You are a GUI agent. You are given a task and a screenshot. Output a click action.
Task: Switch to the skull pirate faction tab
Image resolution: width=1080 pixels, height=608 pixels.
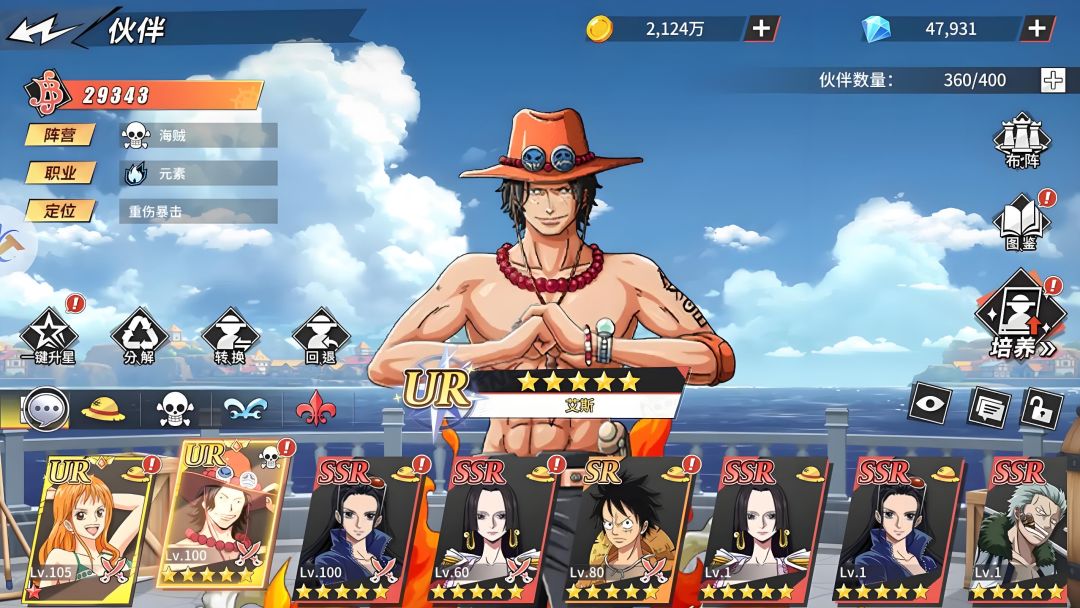tap(174, 409)
